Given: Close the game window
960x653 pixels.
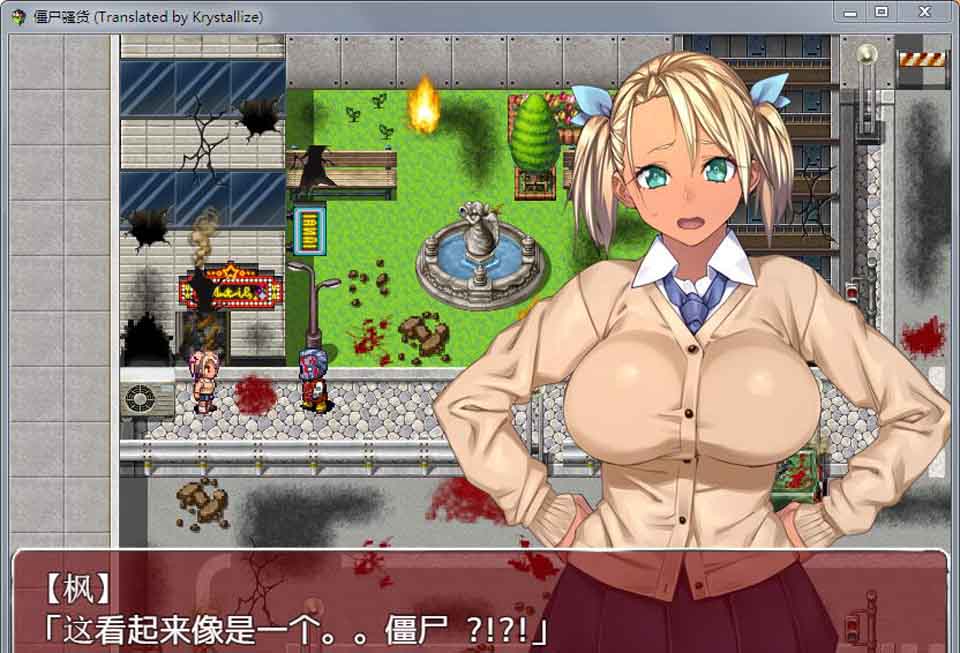Looking at the screenshot, I should (x=923, y=12).
